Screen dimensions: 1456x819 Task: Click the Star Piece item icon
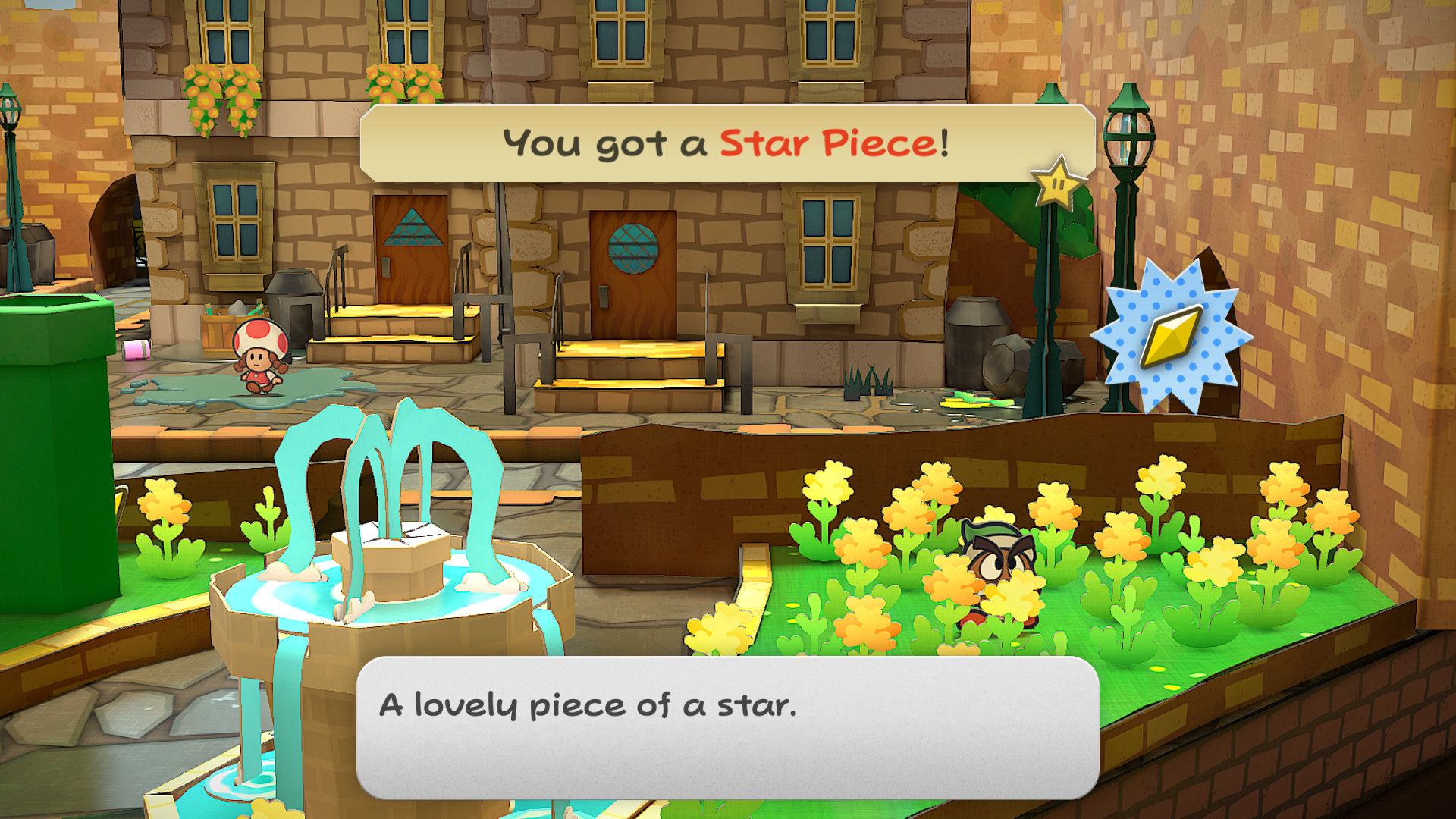1172,336
